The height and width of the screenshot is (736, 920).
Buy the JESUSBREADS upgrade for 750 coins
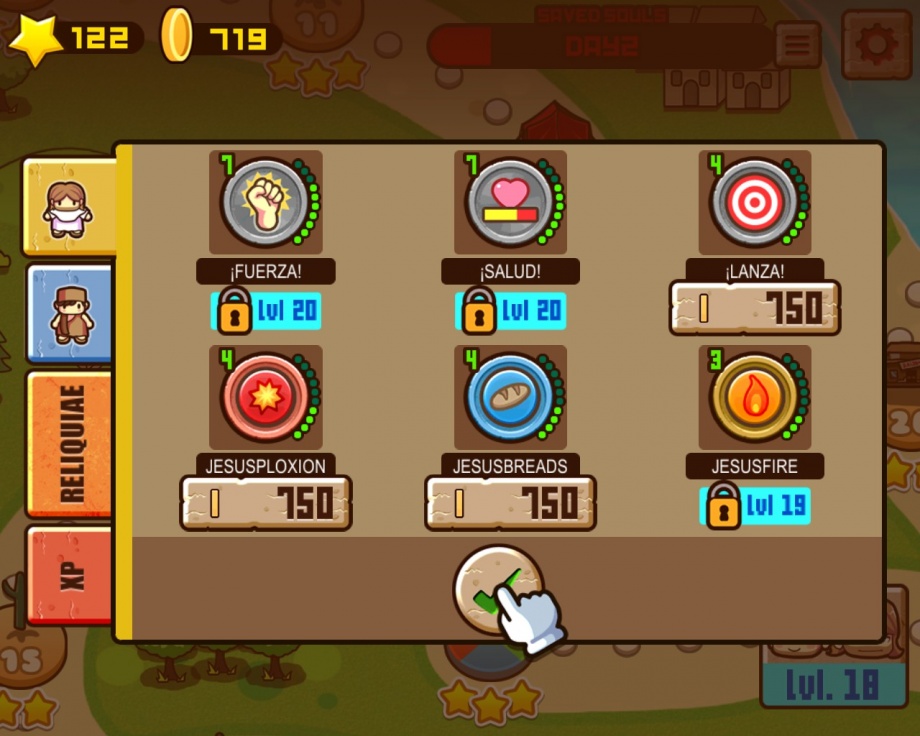pyautogui.click(x=510, y=502)
